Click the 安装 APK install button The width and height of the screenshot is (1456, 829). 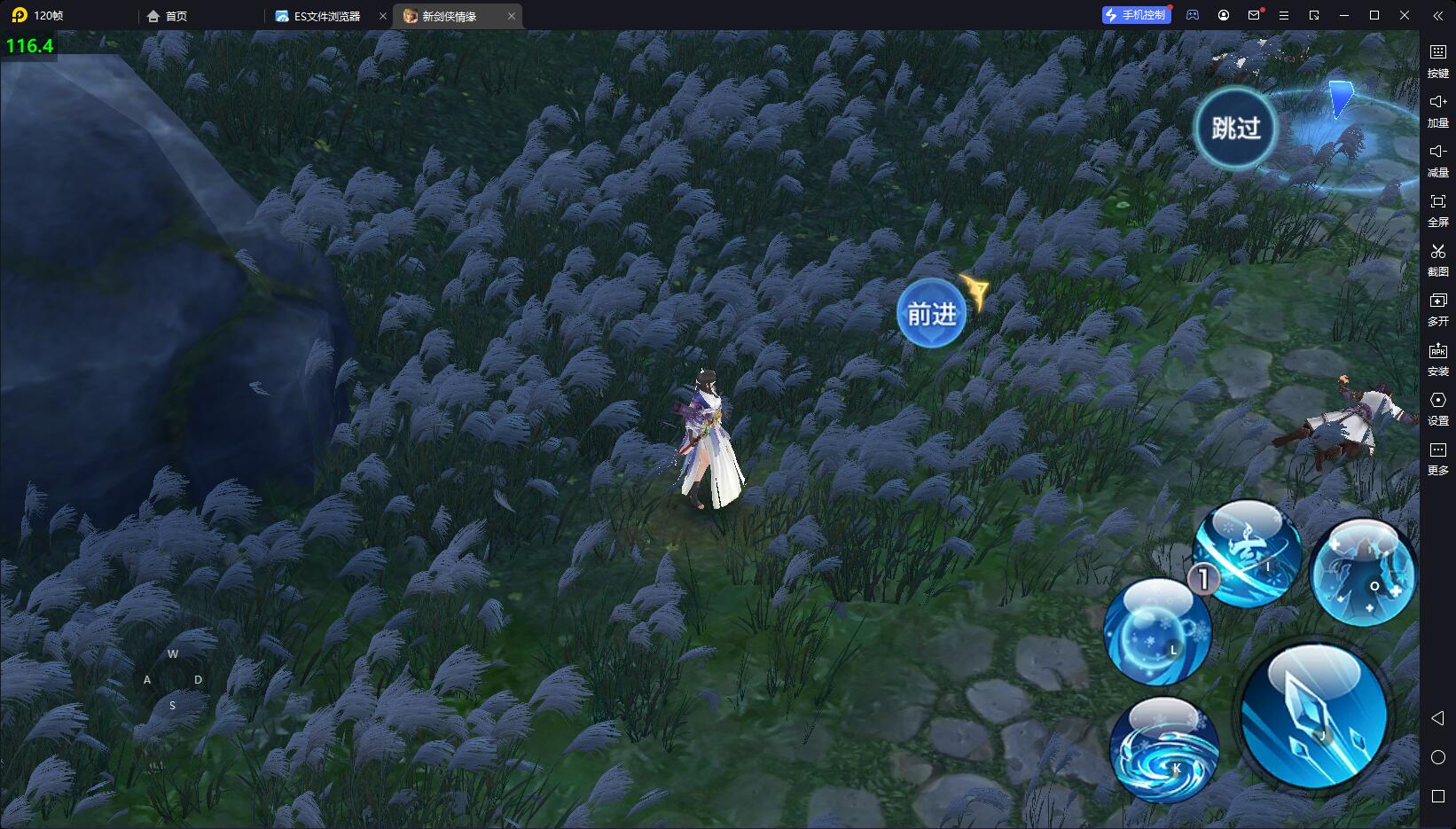coord(1437,359)
